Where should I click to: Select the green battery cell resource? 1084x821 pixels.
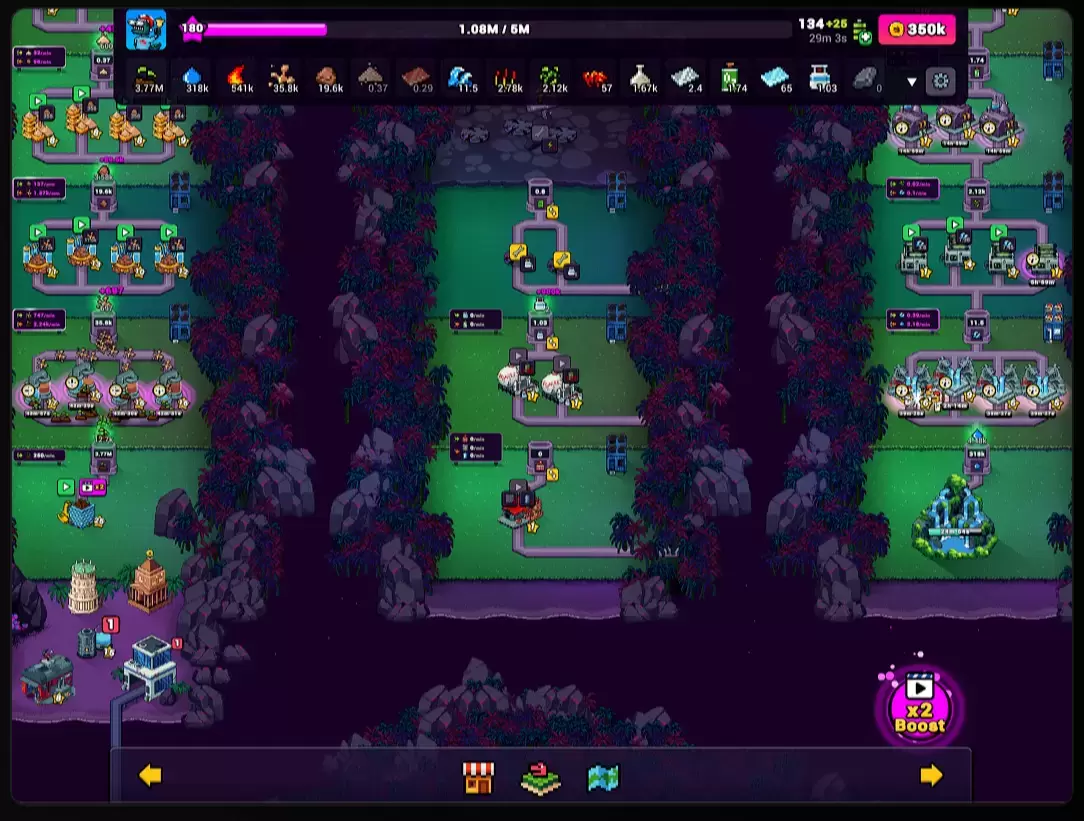coord(731,78)
